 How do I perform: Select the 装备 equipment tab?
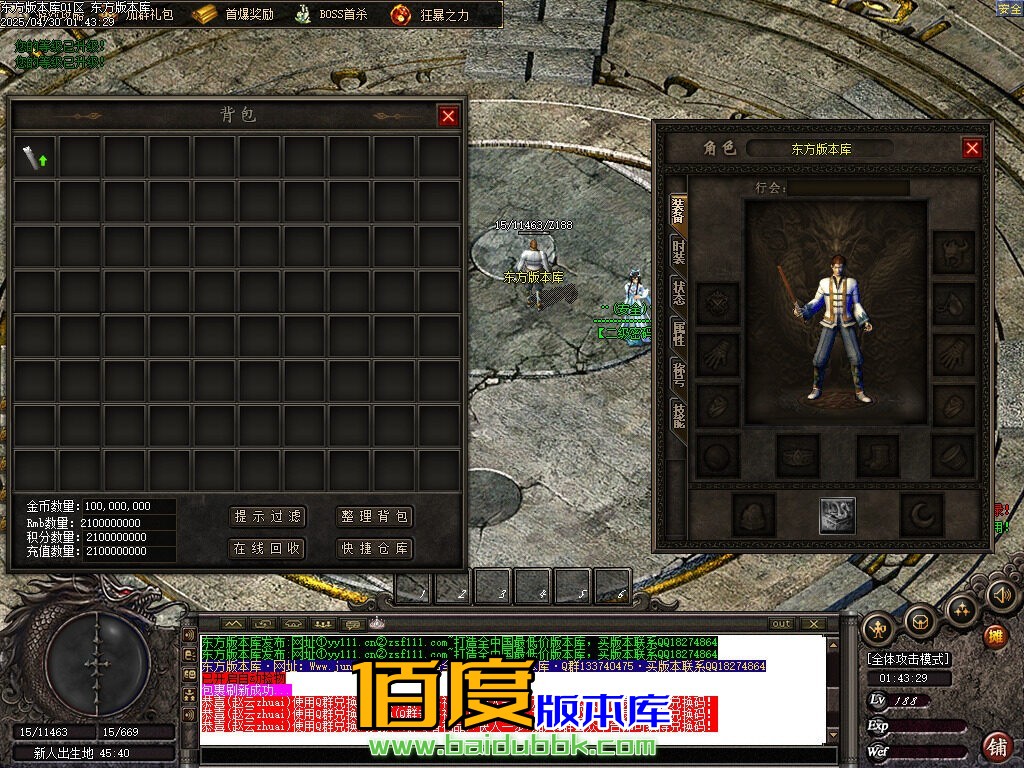point(678,211)
